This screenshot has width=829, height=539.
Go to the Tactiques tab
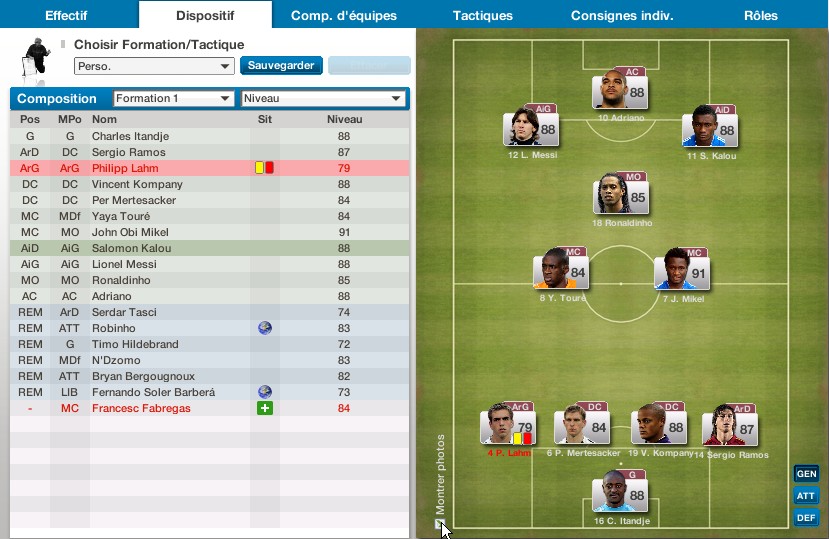tap(482, 15)
